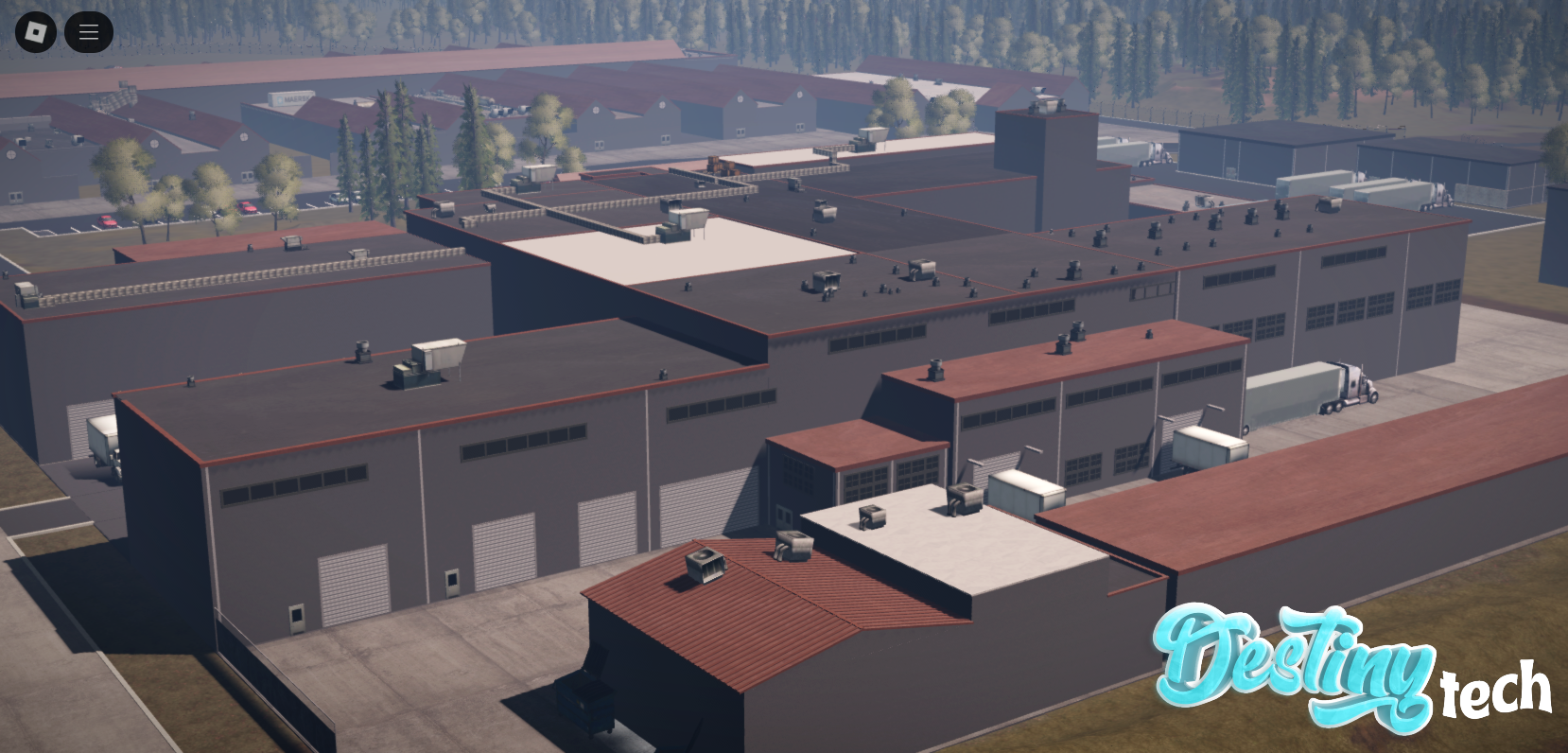
Task: Select the Maersk shipping container in the background
Action: (x=293, y=97)
